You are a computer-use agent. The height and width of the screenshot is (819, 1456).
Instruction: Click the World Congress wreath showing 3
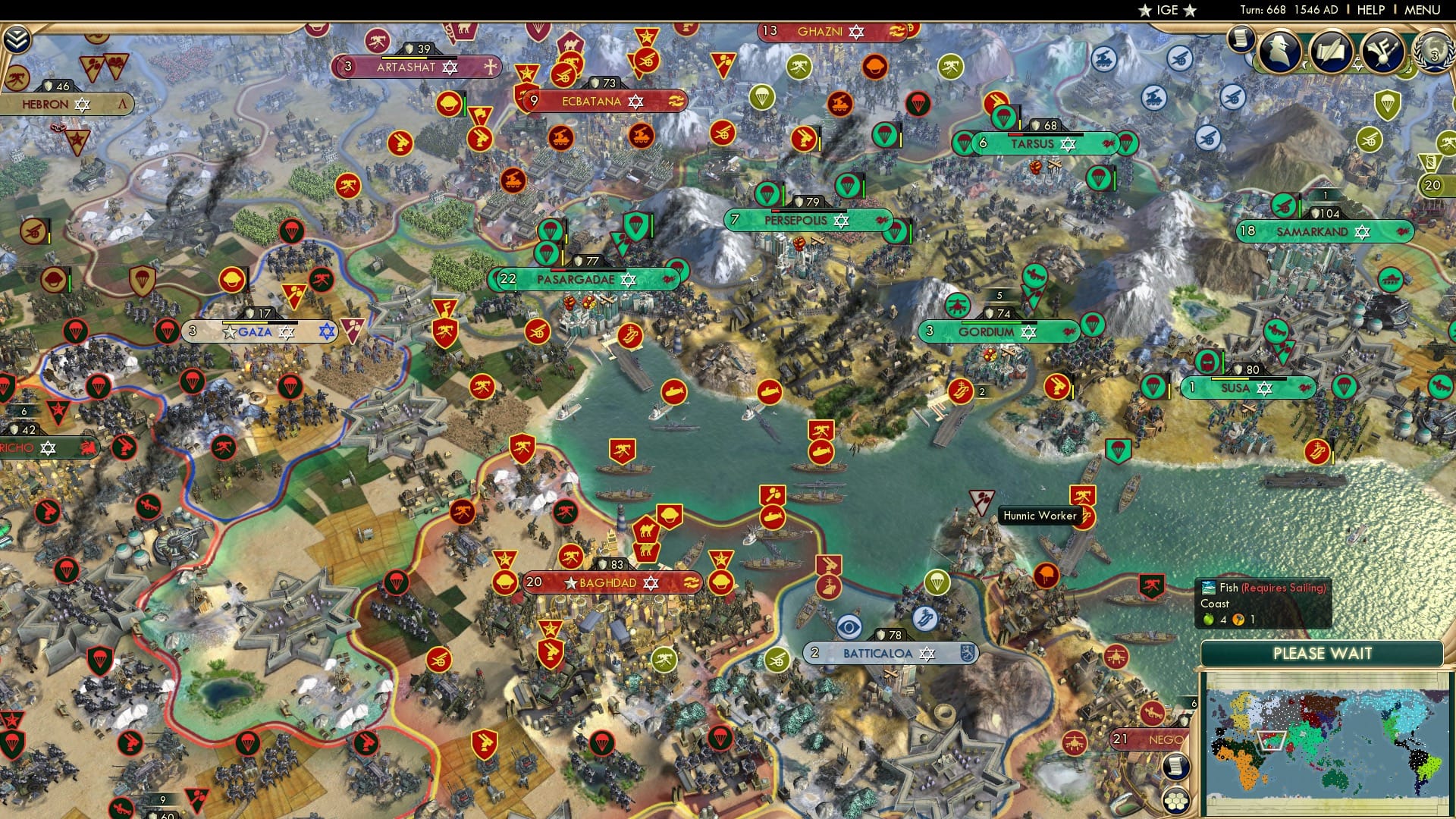point(1436,53)
